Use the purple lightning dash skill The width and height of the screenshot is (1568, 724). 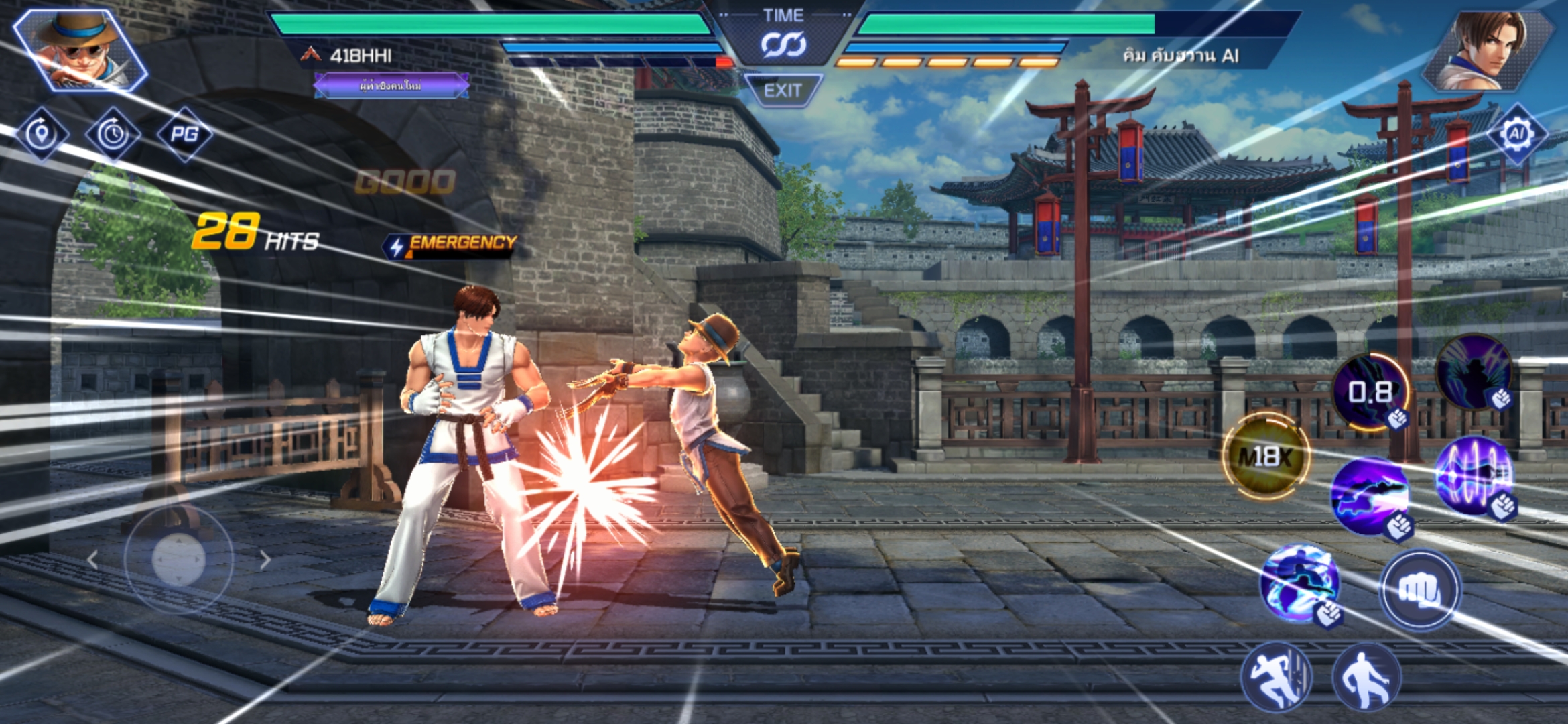[x=1370, y=496]
